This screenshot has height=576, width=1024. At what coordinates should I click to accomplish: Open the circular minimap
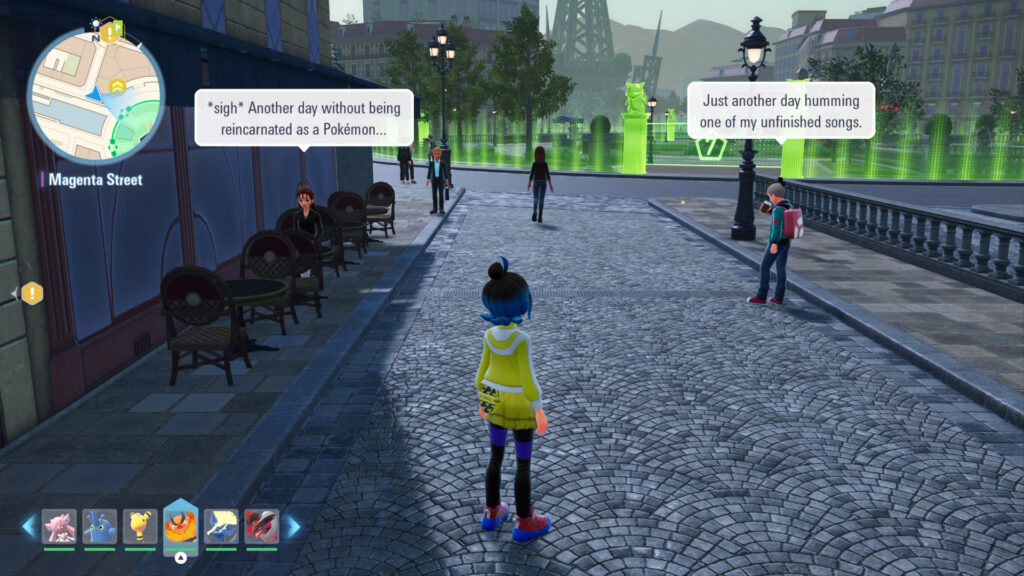click(x=96, y=96)
